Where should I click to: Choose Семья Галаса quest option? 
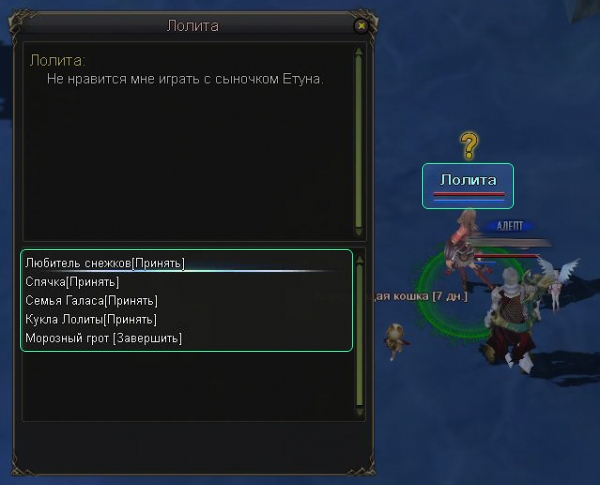(x=91, y=301)
